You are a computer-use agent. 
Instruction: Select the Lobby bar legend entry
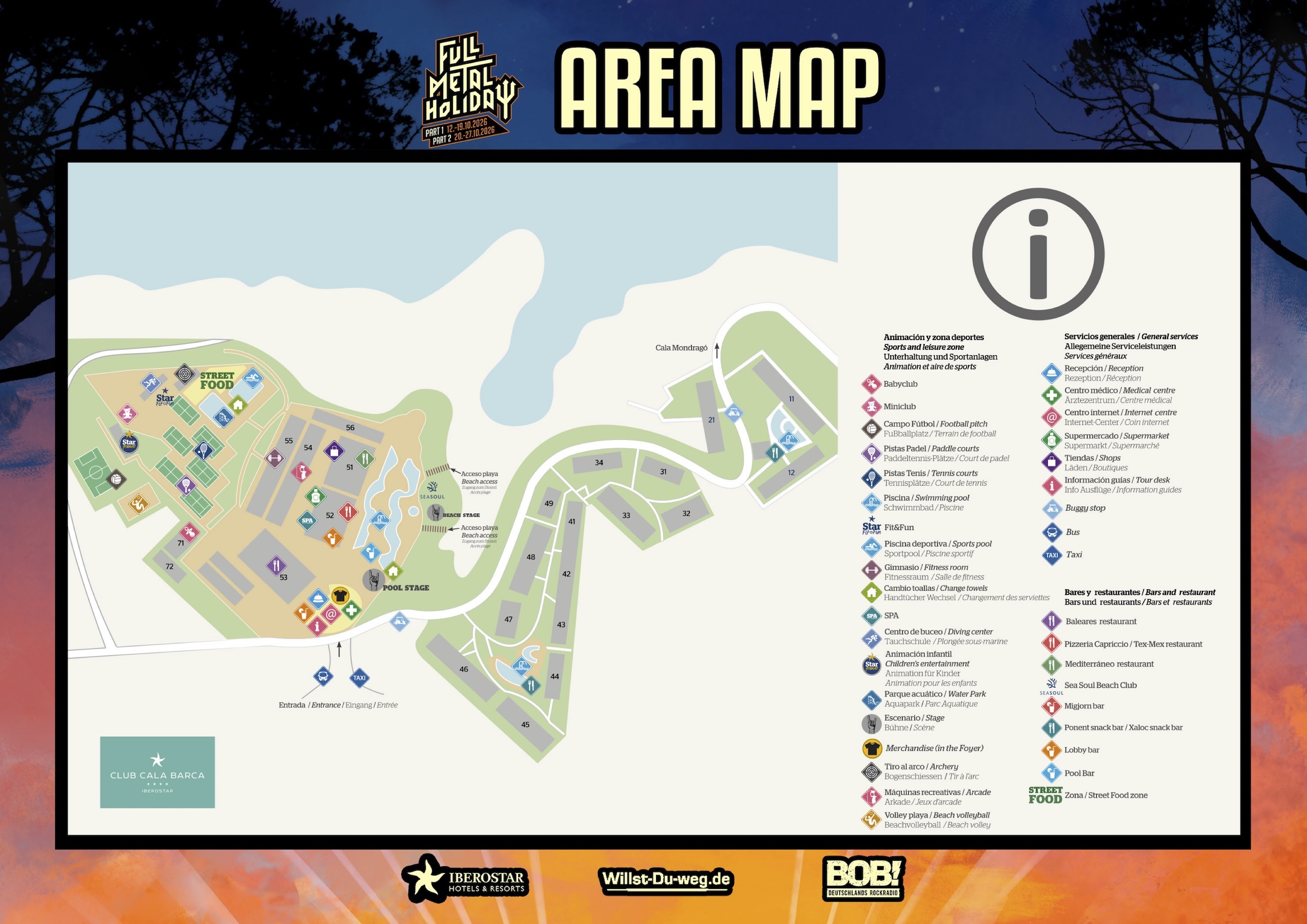point(1081,750)
